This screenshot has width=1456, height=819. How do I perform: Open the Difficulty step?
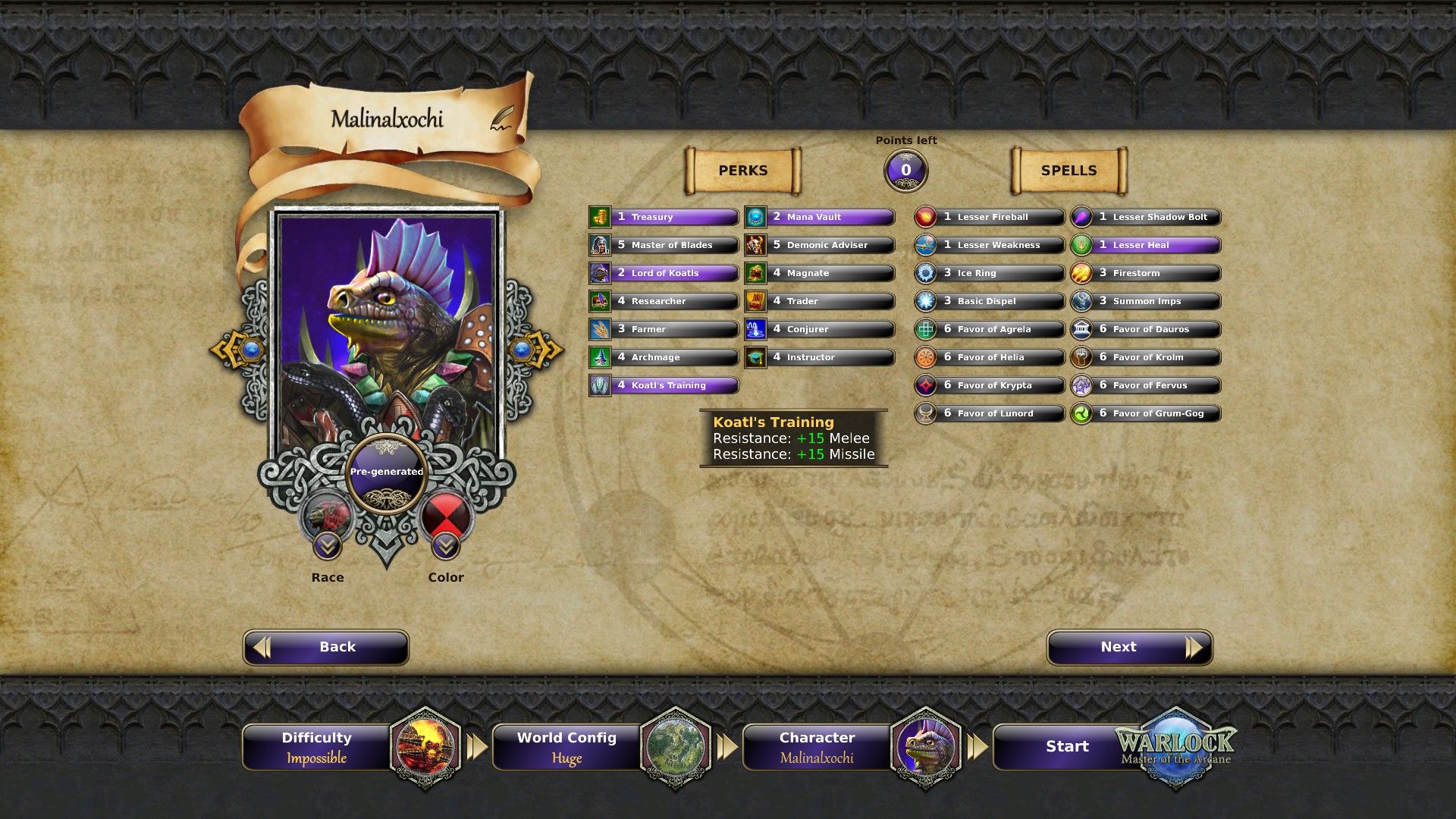(x=317, y=746)
